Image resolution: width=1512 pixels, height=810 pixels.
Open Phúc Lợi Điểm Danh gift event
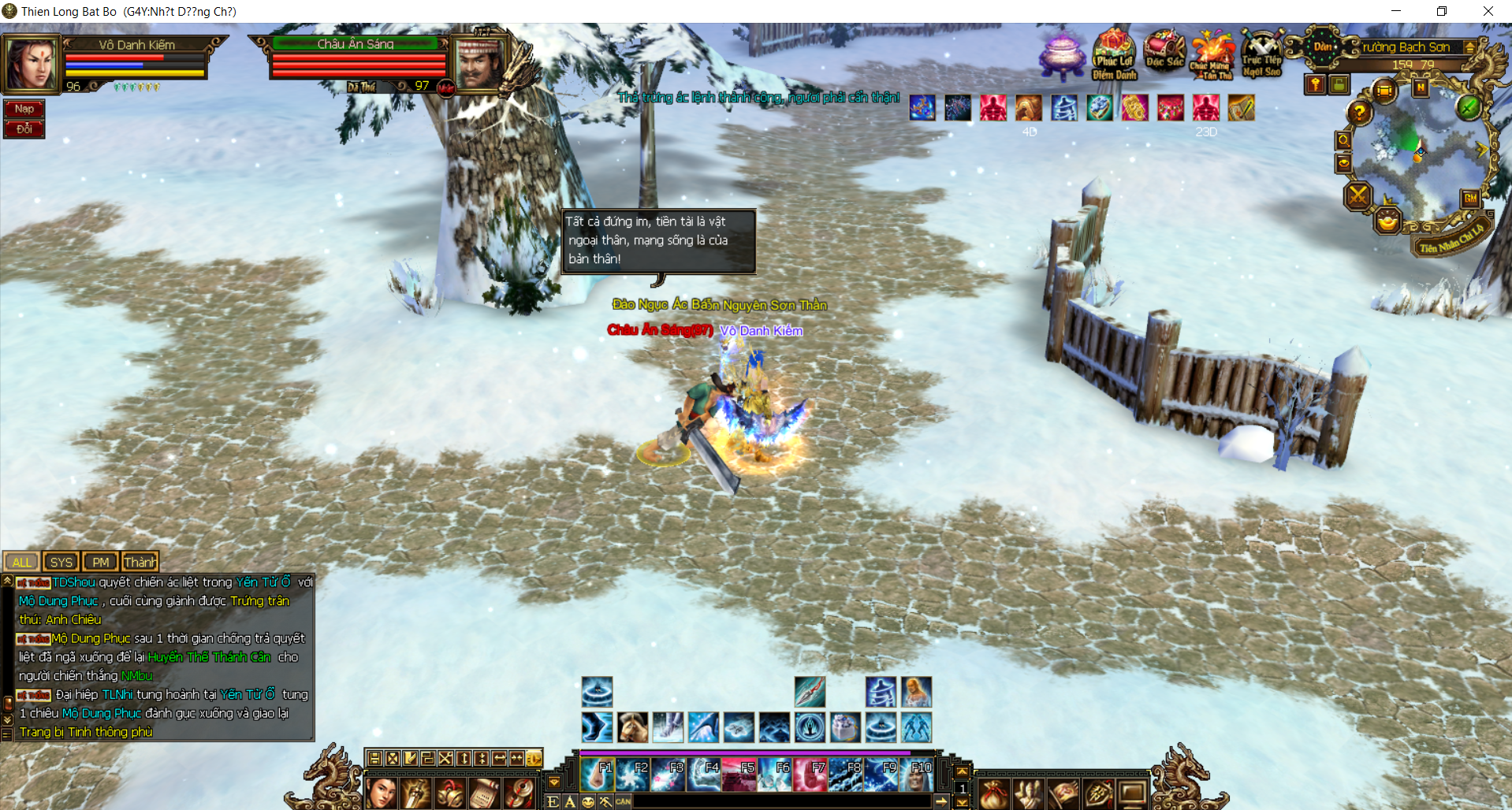[1113, 54]
